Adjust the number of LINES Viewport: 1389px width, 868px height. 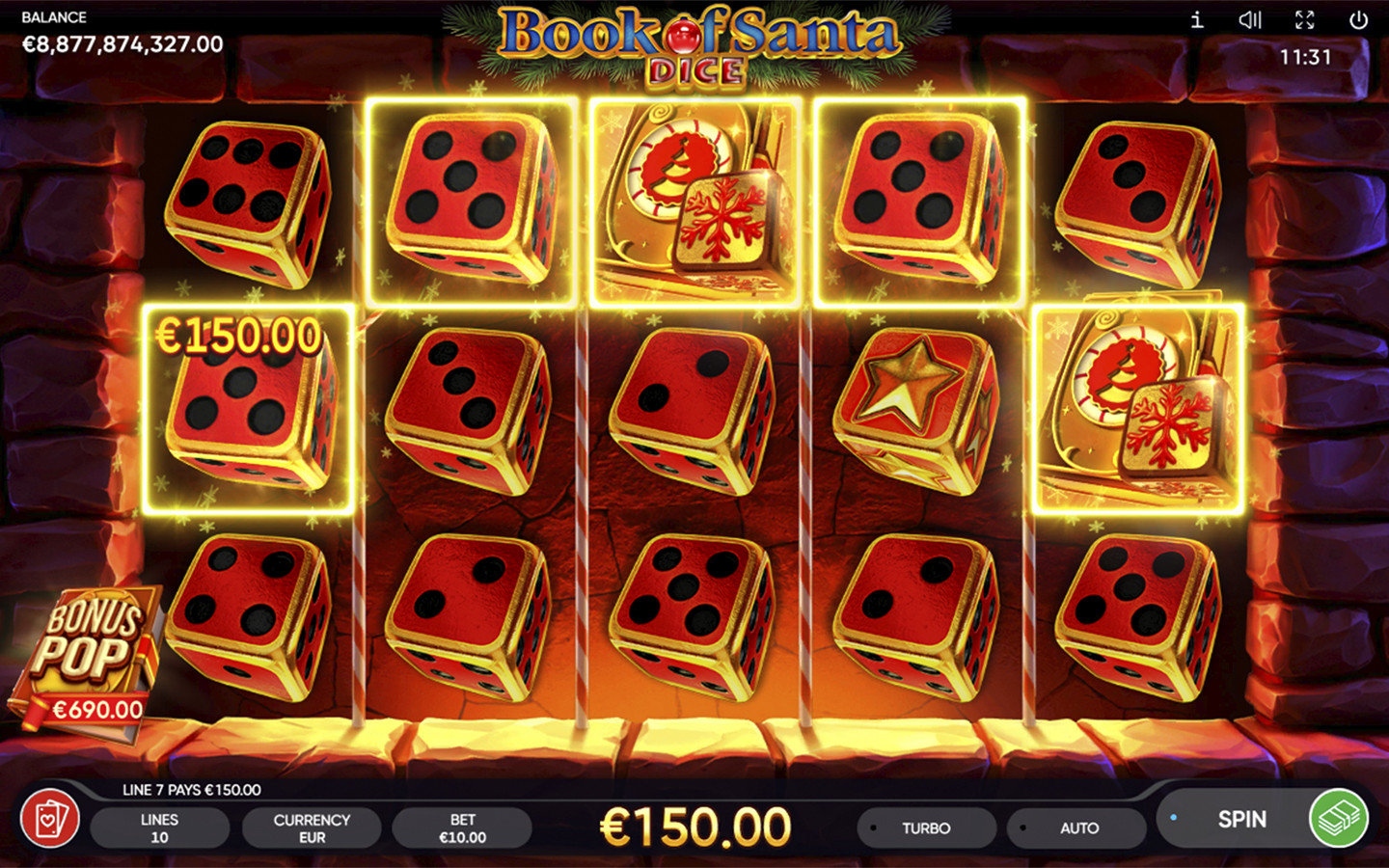pyautogui.click(x=159, y=828)
